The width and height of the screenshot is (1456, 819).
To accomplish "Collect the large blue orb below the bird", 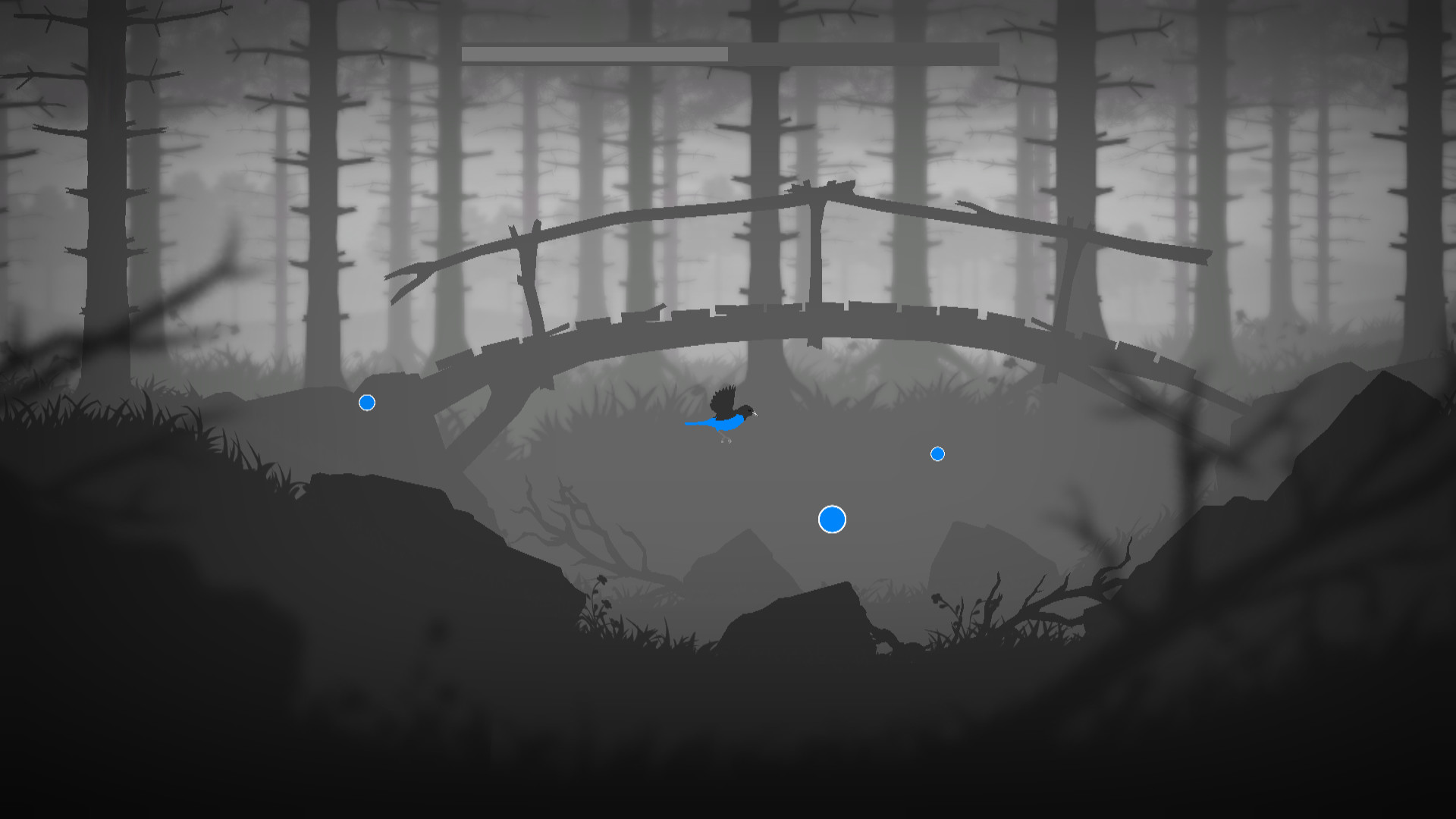I will tap(832, 520).
